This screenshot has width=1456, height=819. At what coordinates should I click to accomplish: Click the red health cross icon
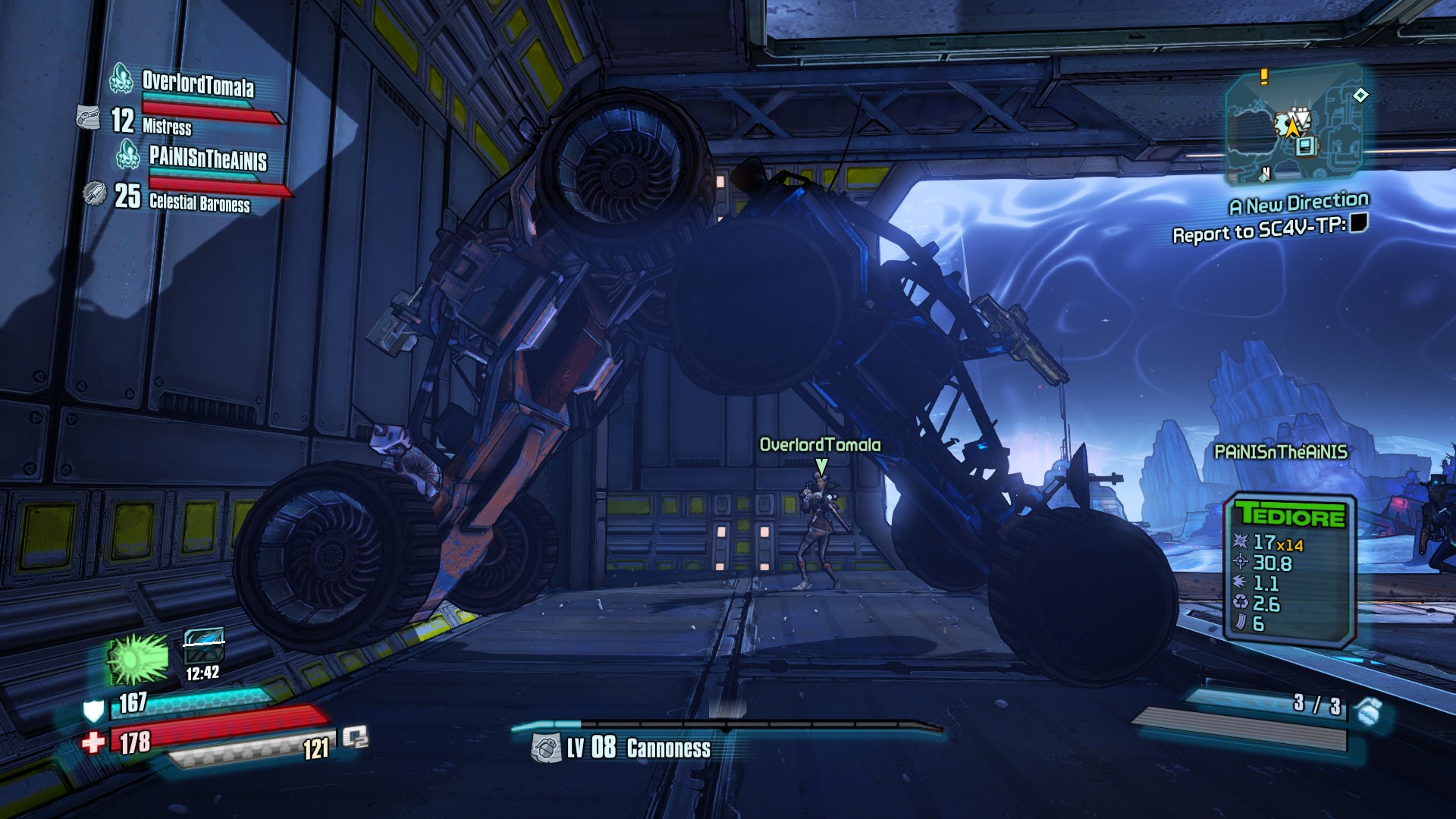pos(93,742)
